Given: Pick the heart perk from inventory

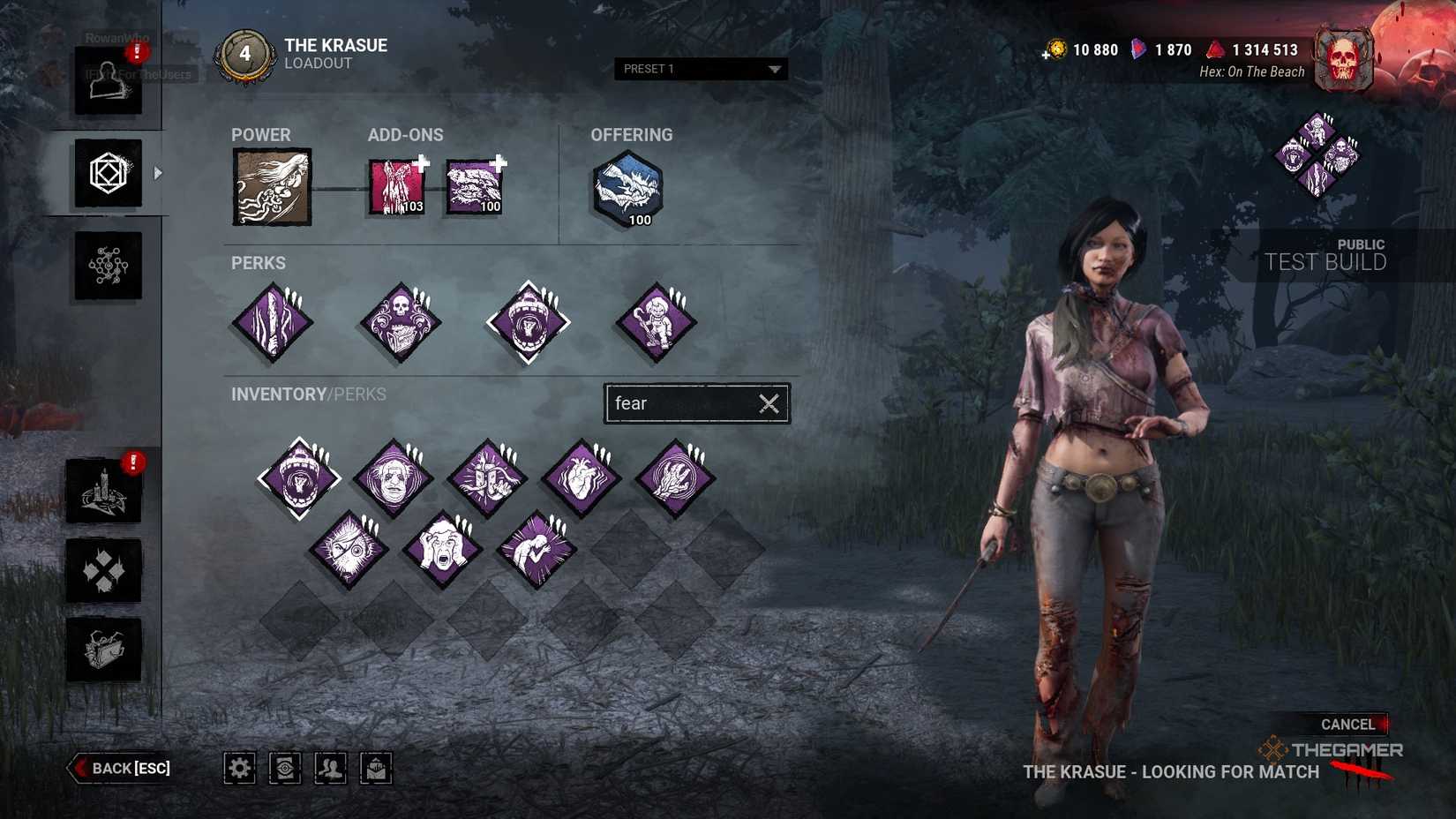Looking at the screenshot, I should click(581, 477).
